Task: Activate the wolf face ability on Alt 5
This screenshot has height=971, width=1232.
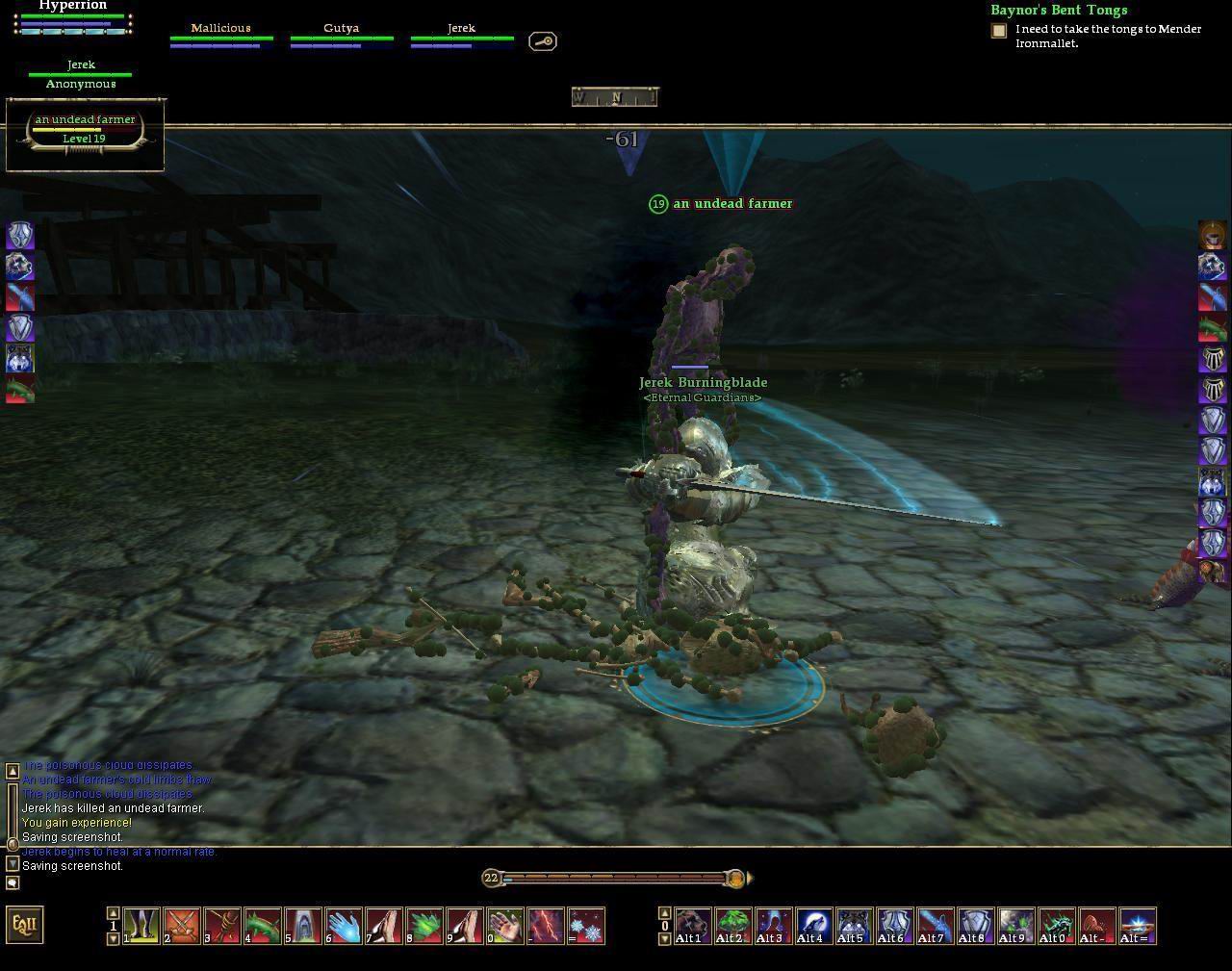Action: [854, 926]
